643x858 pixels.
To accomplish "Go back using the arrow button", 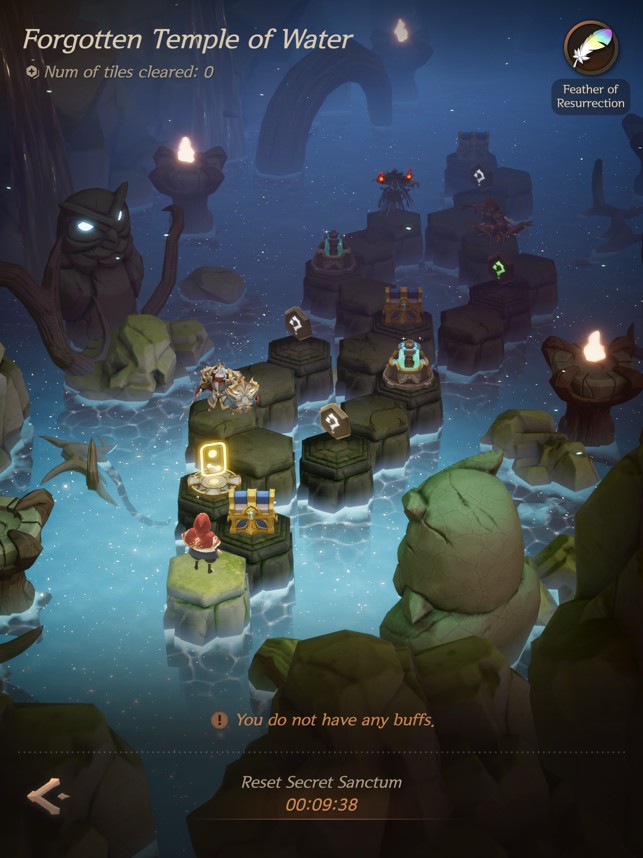I will point(48,796).
